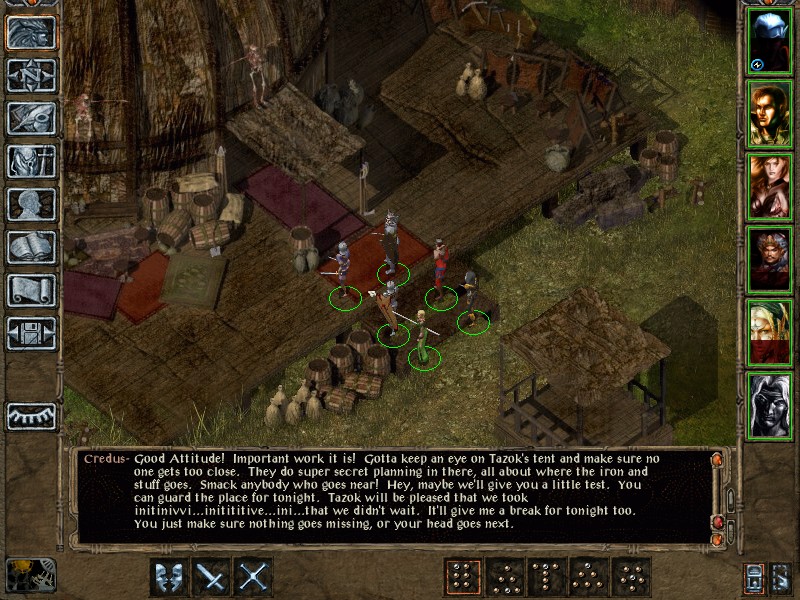Open the journal quill button
Viewport: 800px width, 600px height.
click(x=31, y=118)
